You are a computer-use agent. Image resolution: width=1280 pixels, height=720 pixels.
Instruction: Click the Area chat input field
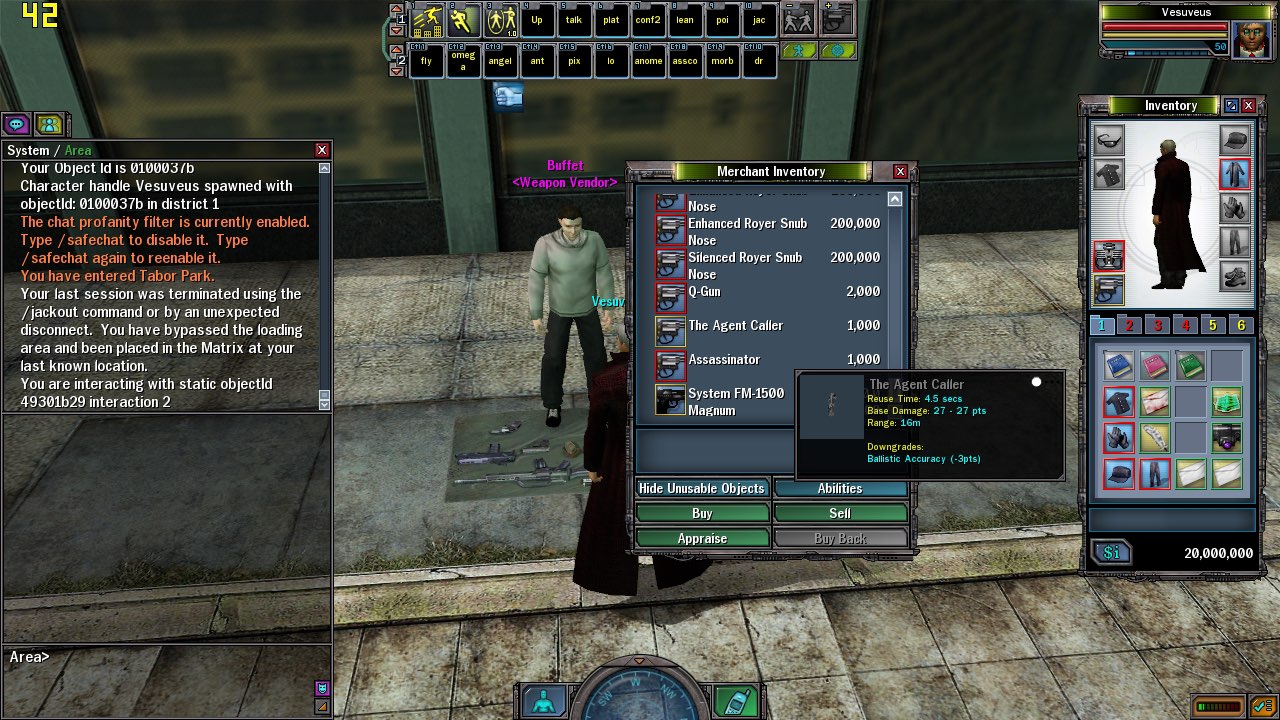point(180,657)
